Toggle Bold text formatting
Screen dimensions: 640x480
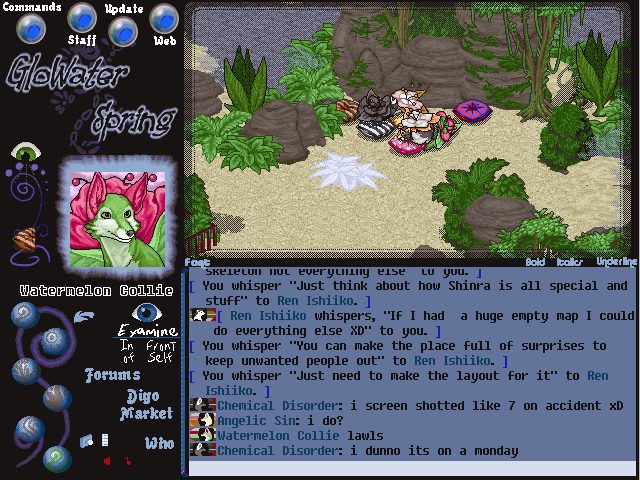pyautogui.click(x=535, y=262)
